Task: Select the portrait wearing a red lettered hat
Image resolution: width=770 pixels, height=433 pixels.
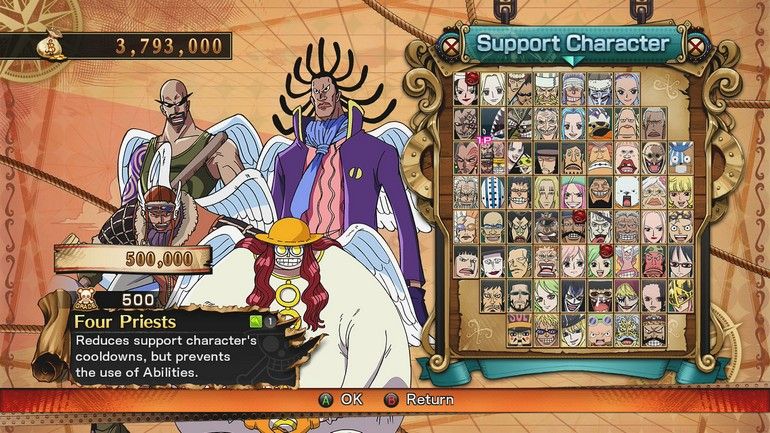Action: [519, 330]
